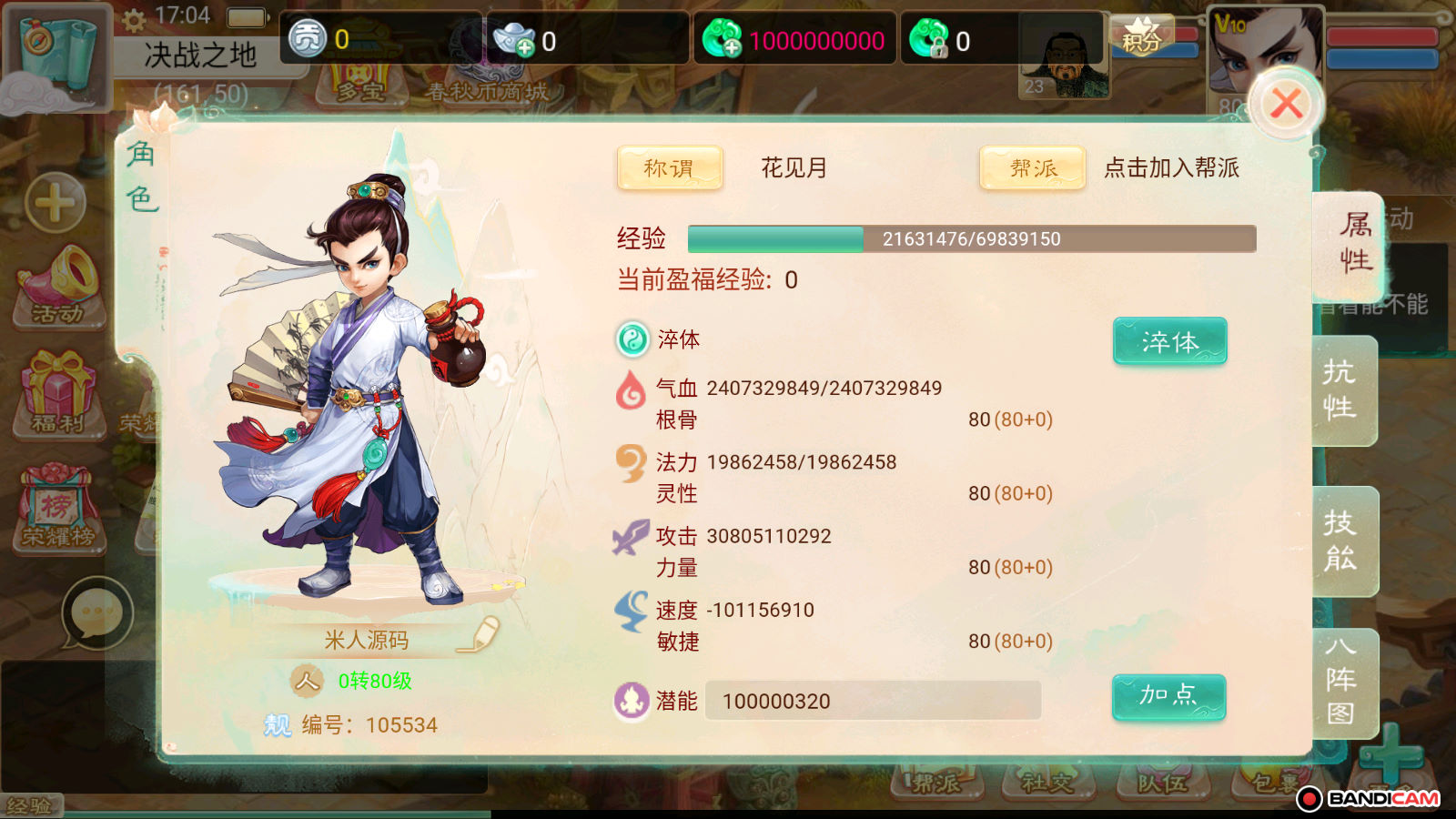1456x819 pixels.
Task: Edit character name with the brush icon
Action: 480,634
